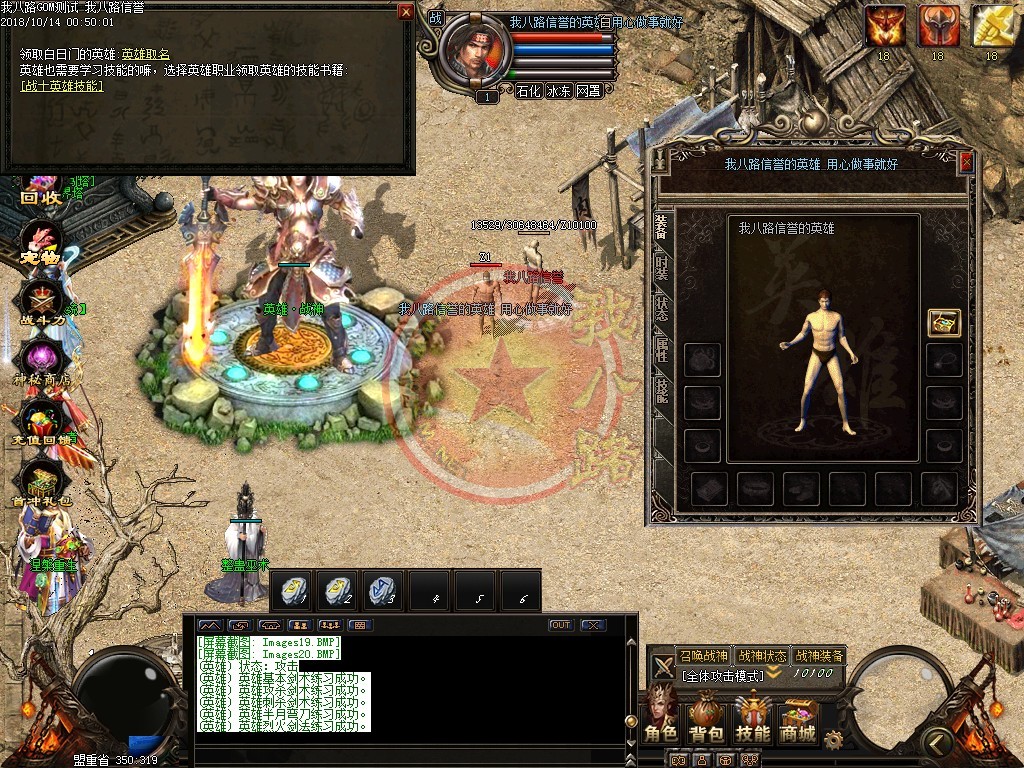The width and height of the screenshot is (1024, 768).
Task: Open the 战神装备 equipment button
Action: [819, 656]
